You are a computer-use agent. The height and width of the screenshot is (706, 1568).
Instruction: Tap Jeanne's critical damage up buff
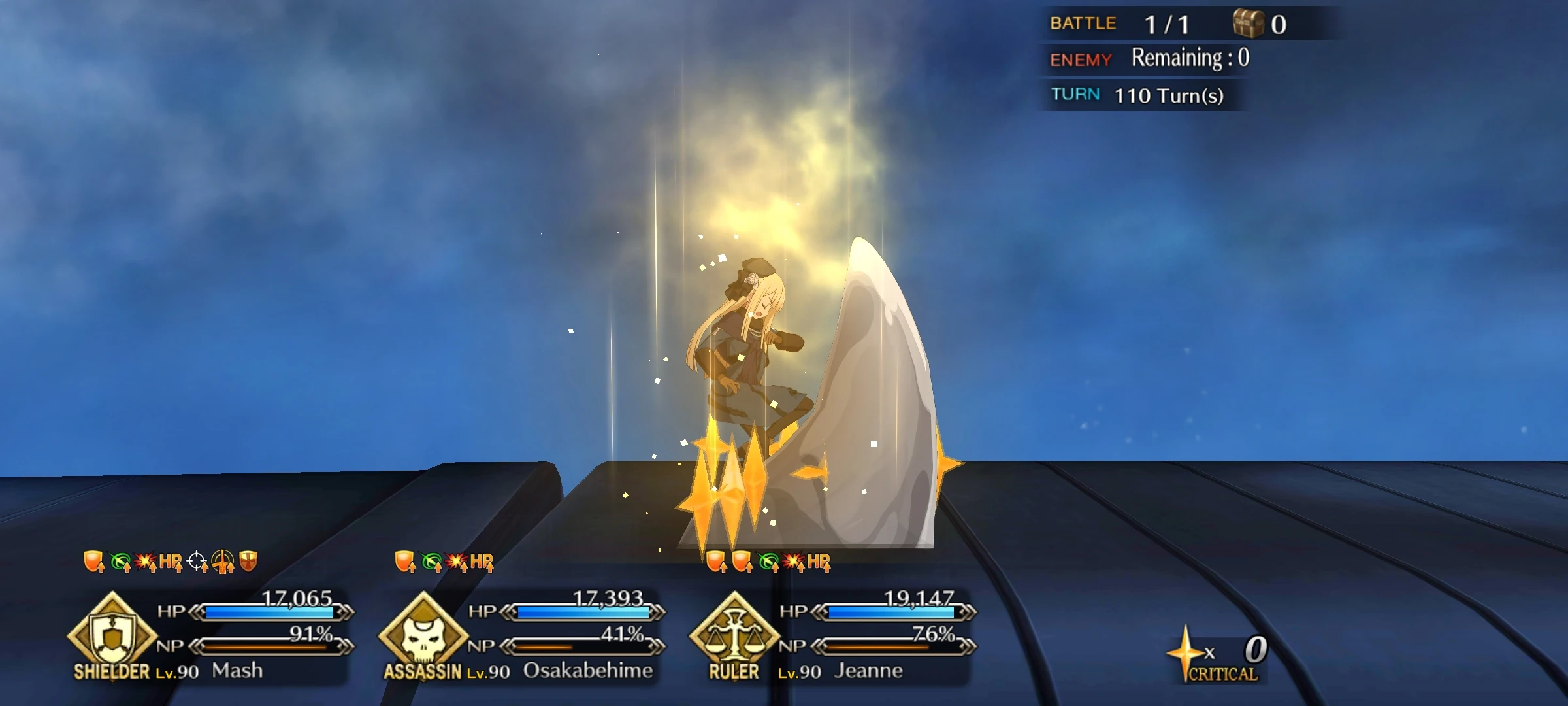click(793, 561)
